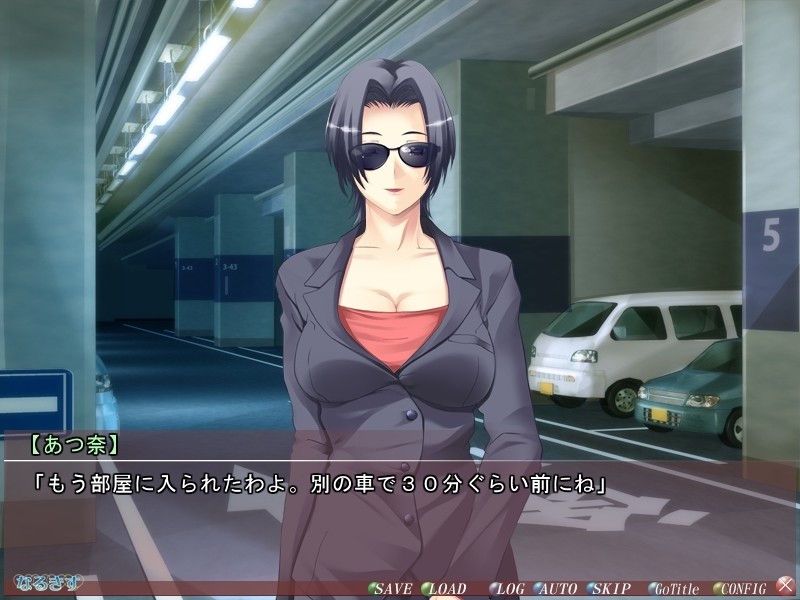Open the SAVE menu
This screenshot has width=800, height=600.
point(391,588)
